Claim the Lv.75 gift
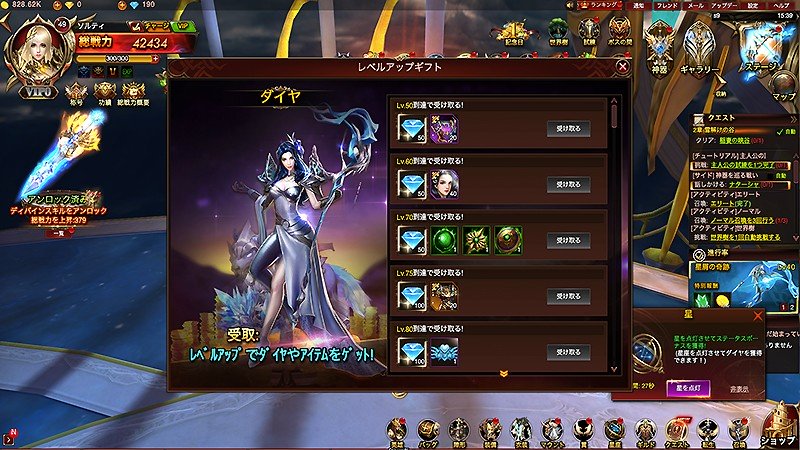Viewport: 800px width, 450px height. [x=568, y=296]
